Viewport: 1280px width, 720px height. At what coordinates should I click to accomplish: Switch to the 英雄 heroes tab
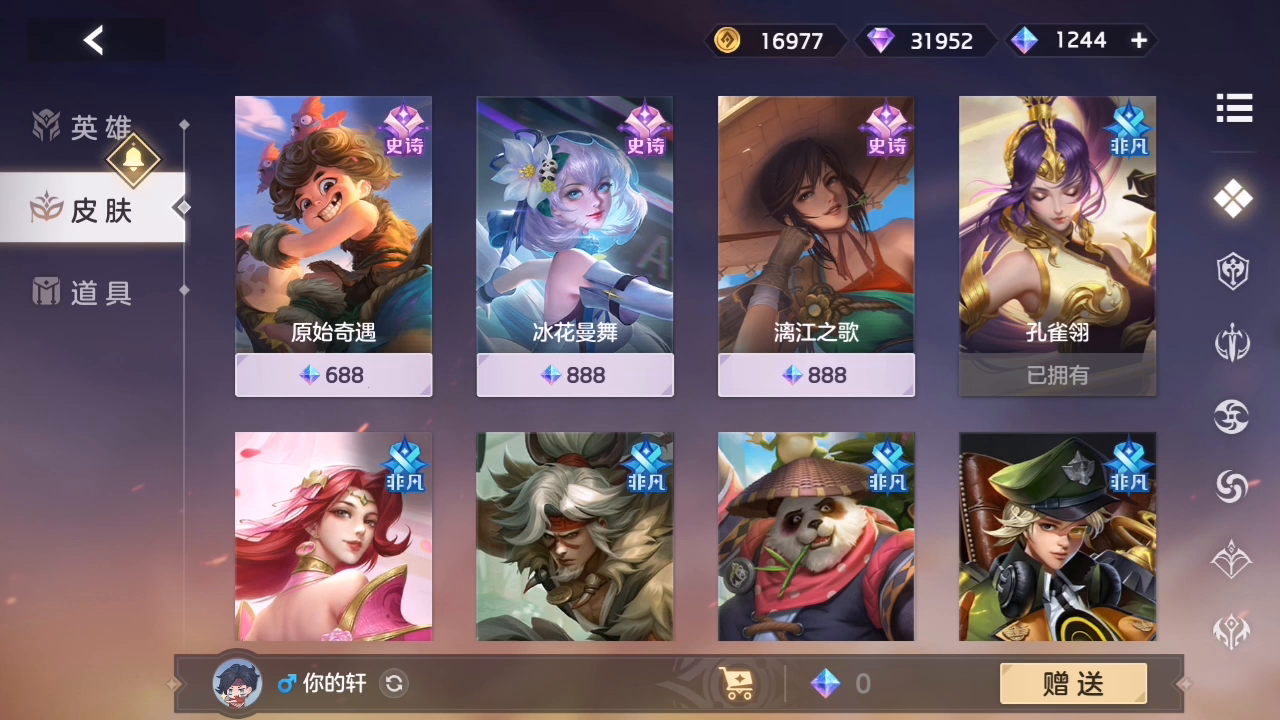click(85, 127)
